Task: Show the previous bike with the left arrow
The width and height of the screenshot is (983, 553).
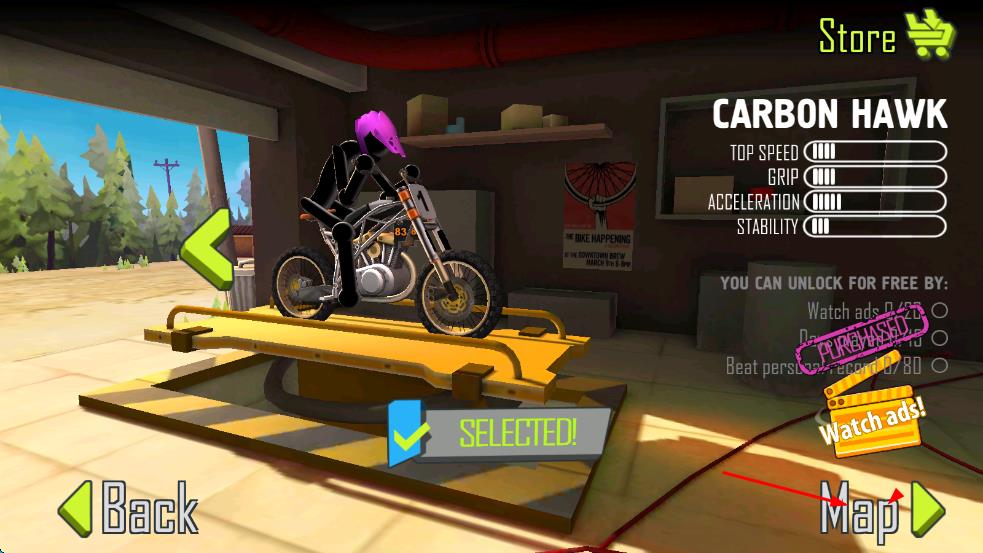Action: tap(206, 248)
